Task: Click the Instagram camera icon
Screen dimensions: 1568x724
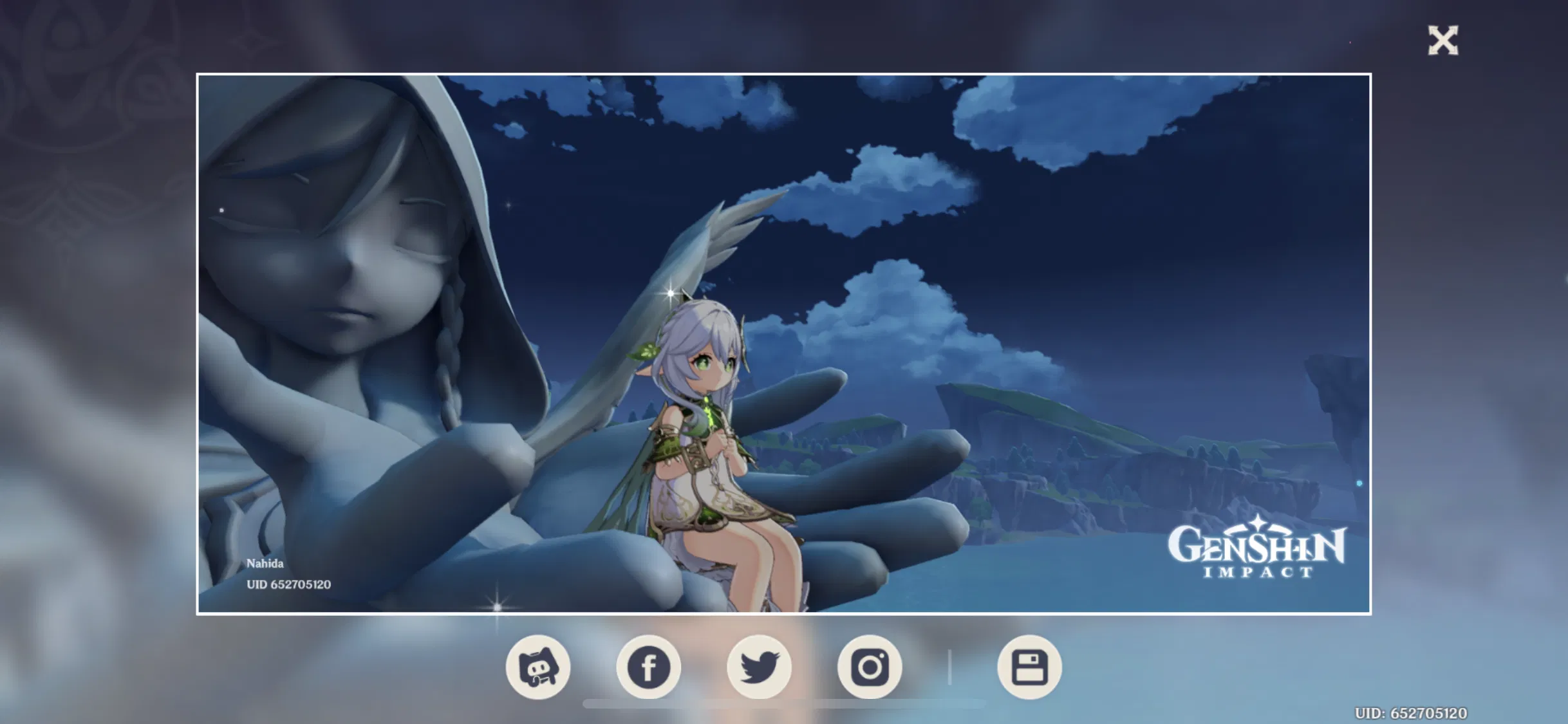Action: click(x=870, y=667)
